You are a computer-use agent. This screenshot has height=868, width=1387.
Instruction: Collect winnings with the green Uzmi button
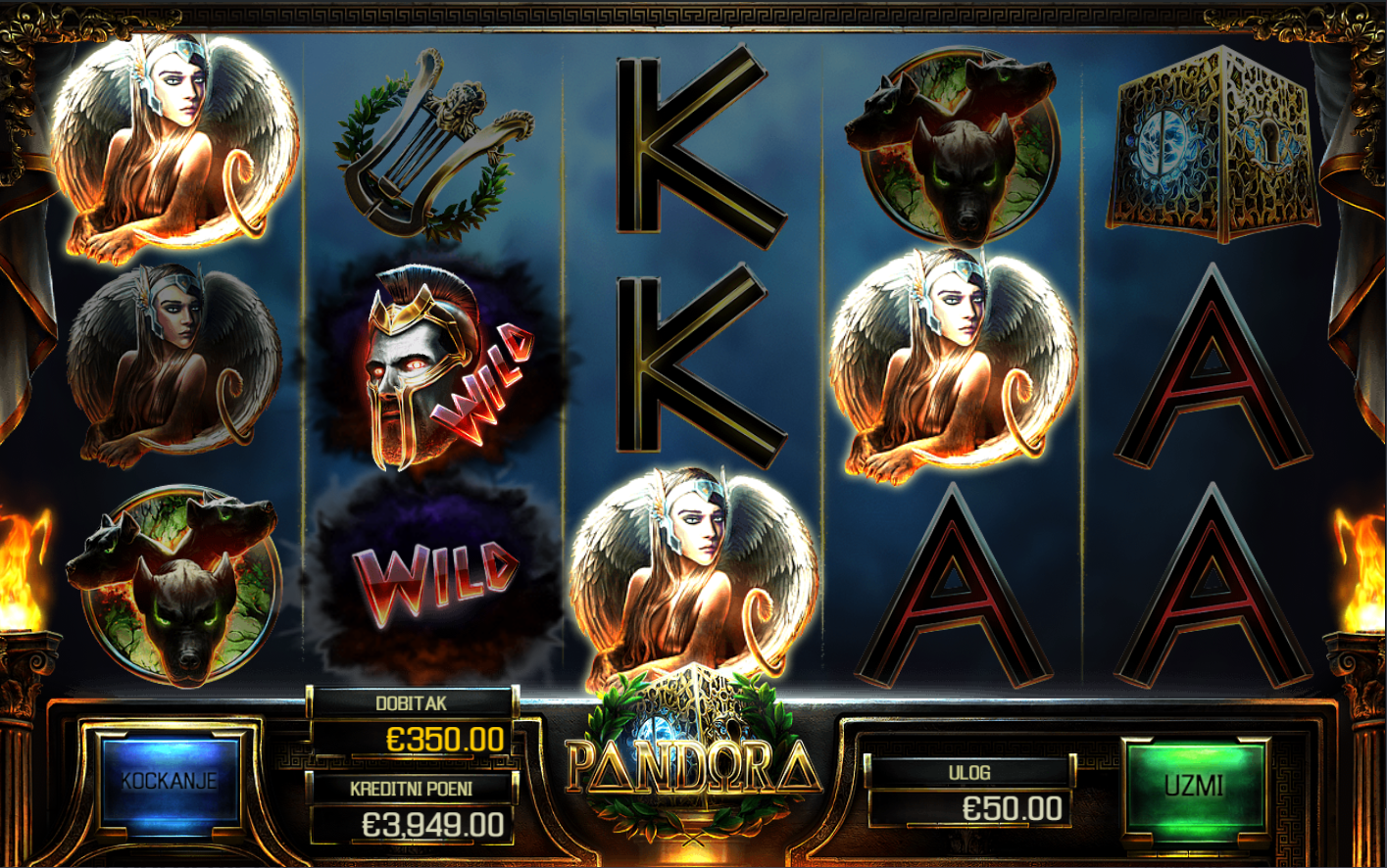pyautogui.click(x=1194, y=786)
